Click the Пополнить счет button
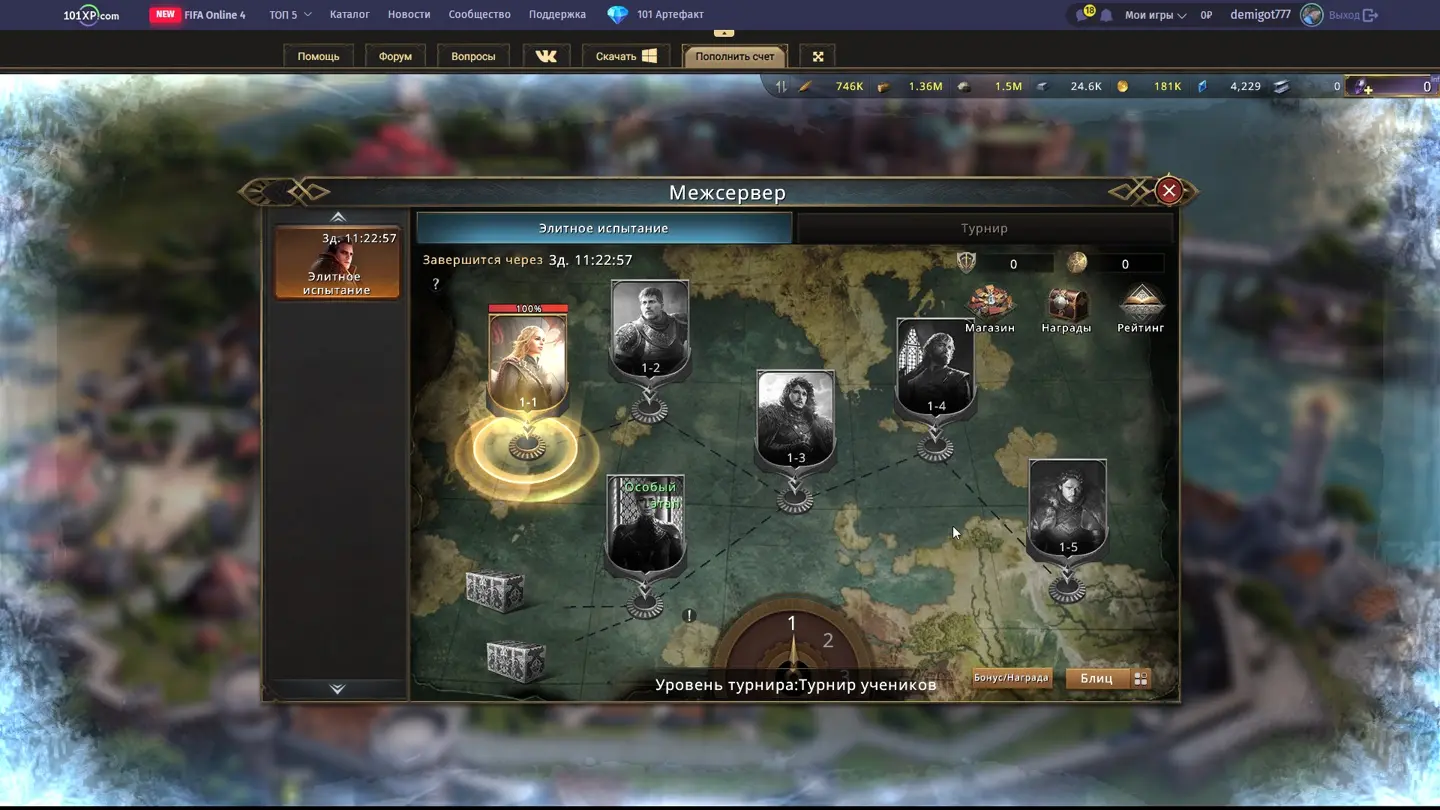The width and height of the screenshot is (1440, 810). click(735, 56)
